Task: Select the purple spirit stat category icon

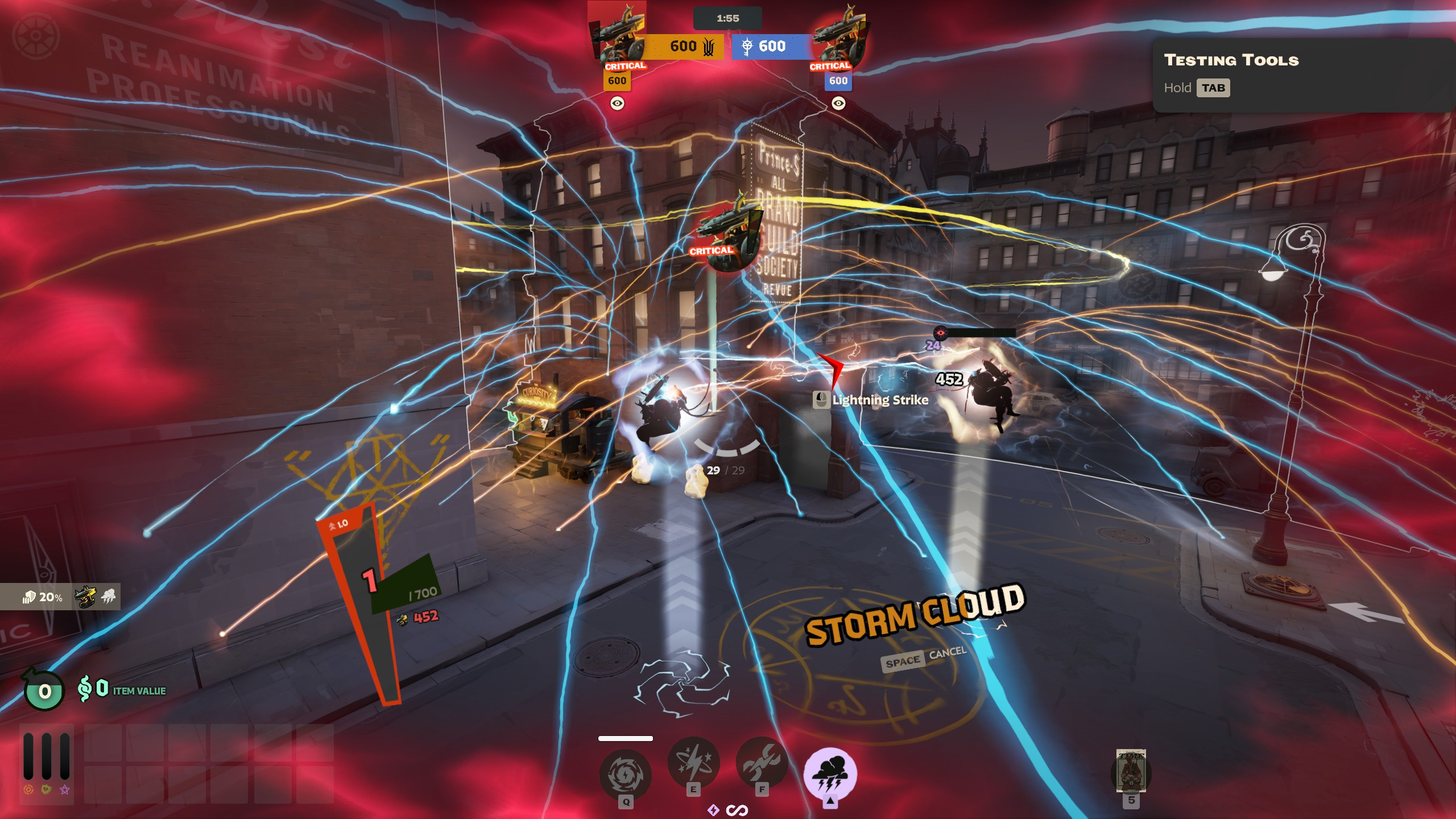Action: (65, 789)
